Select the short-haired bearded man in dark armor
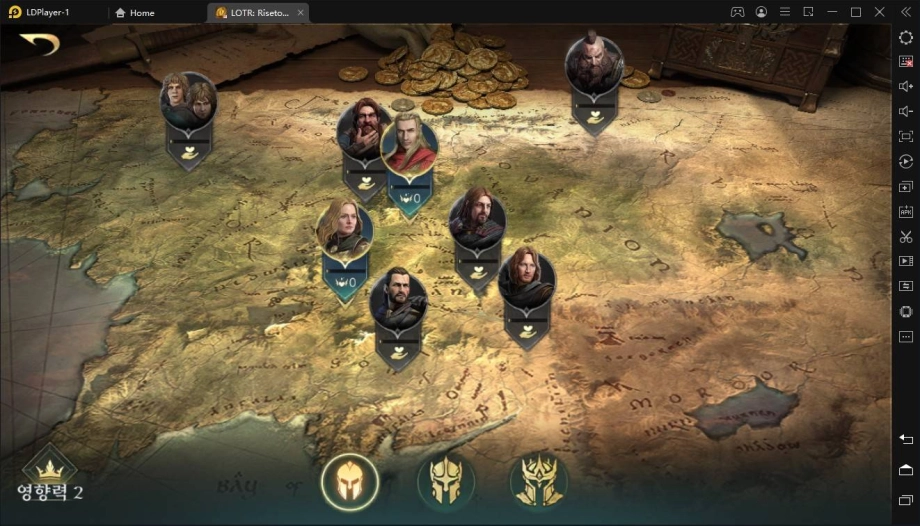920x526 pixels. click(398, 298)
